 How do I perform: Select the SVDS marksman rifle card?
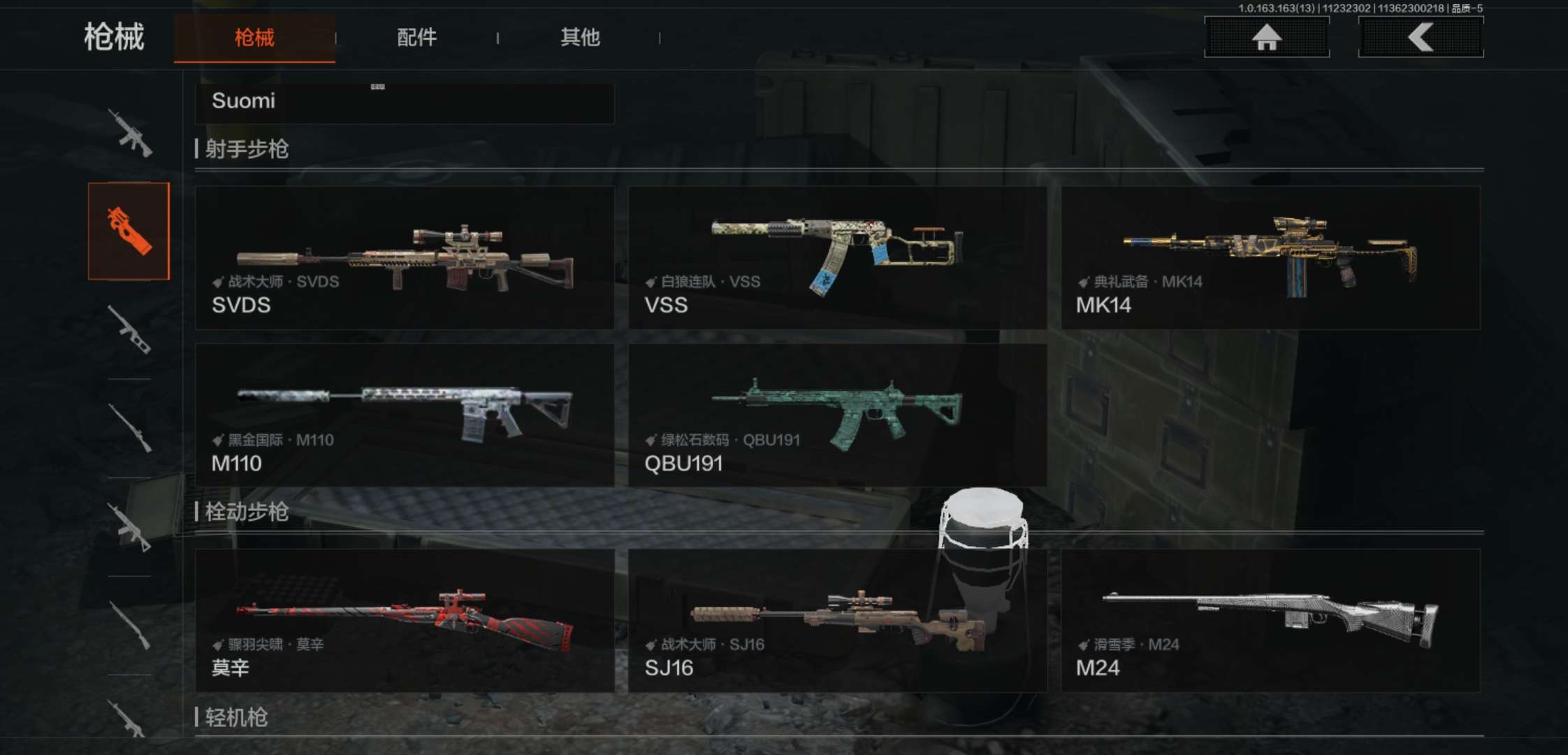(x=405, y=258)
